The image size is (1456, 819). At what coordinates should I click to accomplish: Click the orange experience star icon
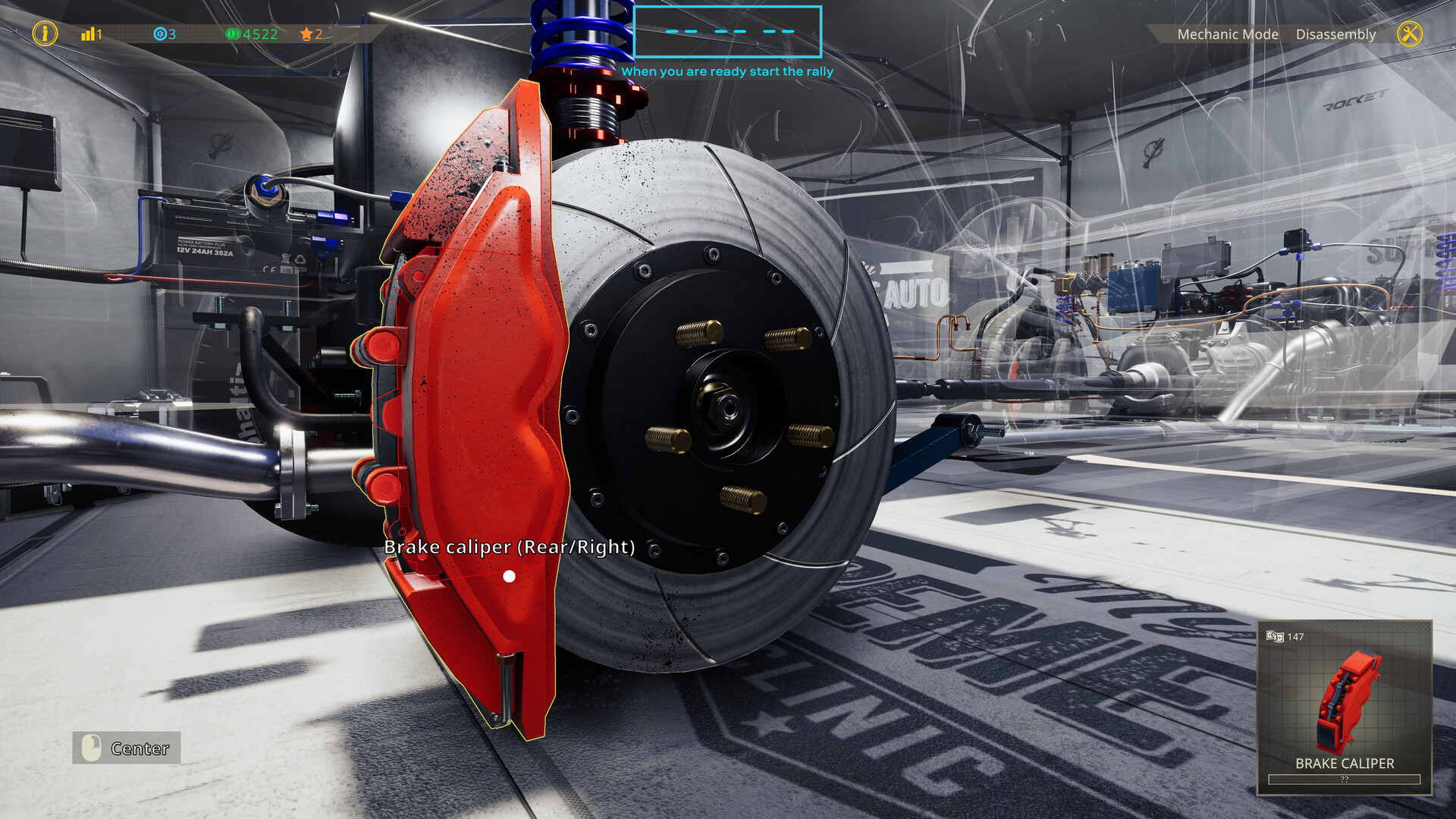click(306, 33)
